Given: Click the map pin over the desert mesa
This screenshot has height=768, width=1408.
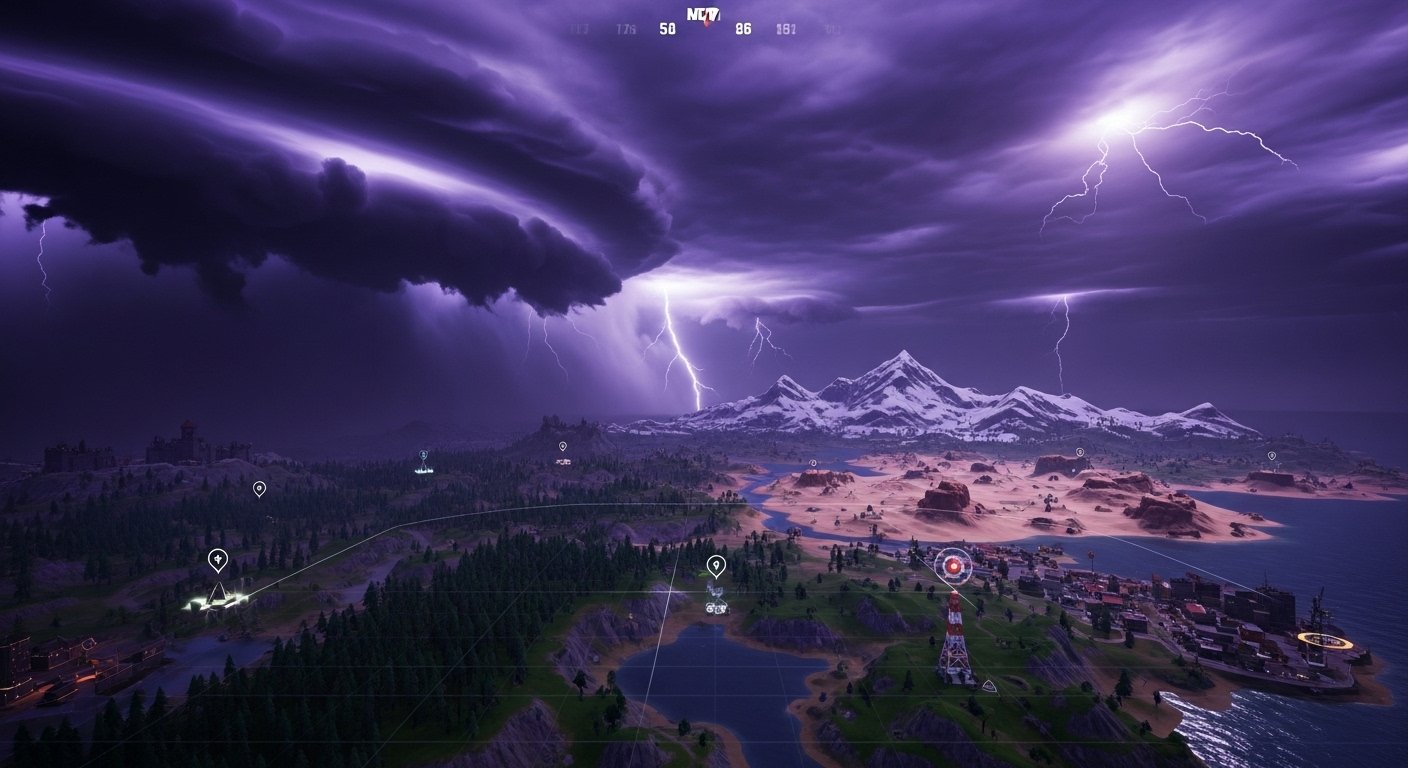Looking at the screenshot, I should (813, 463).
